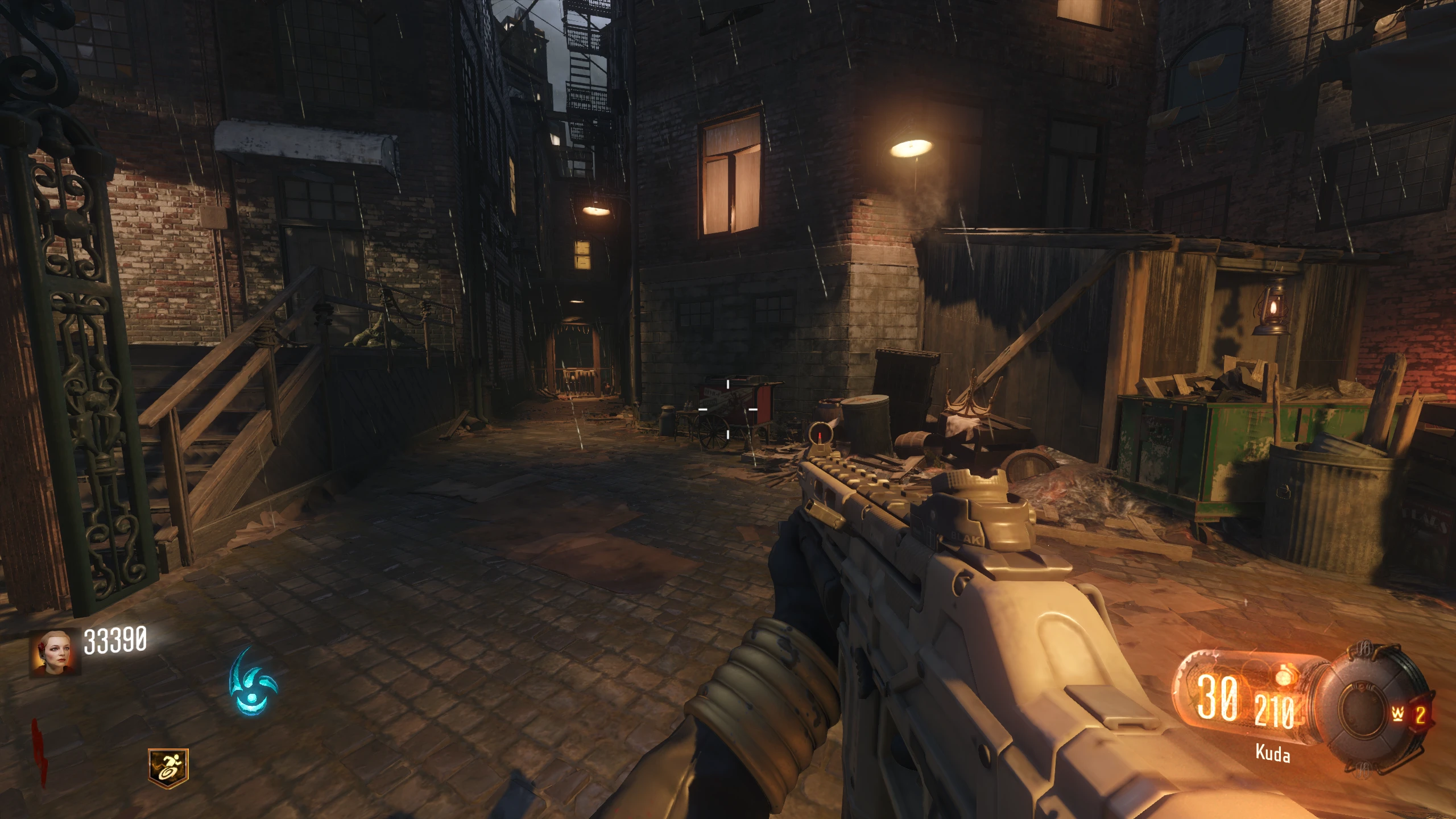Activate the blue glowing specialist ability icon

[253, 681]
